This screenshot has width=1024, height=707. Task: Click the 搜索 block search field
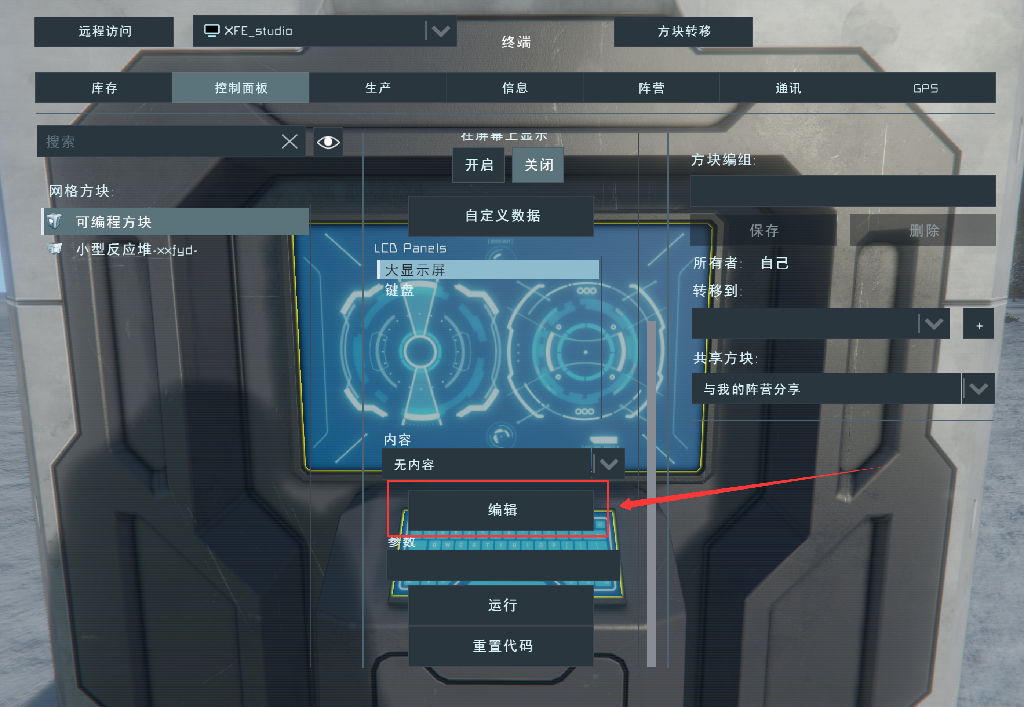point(158,142)
